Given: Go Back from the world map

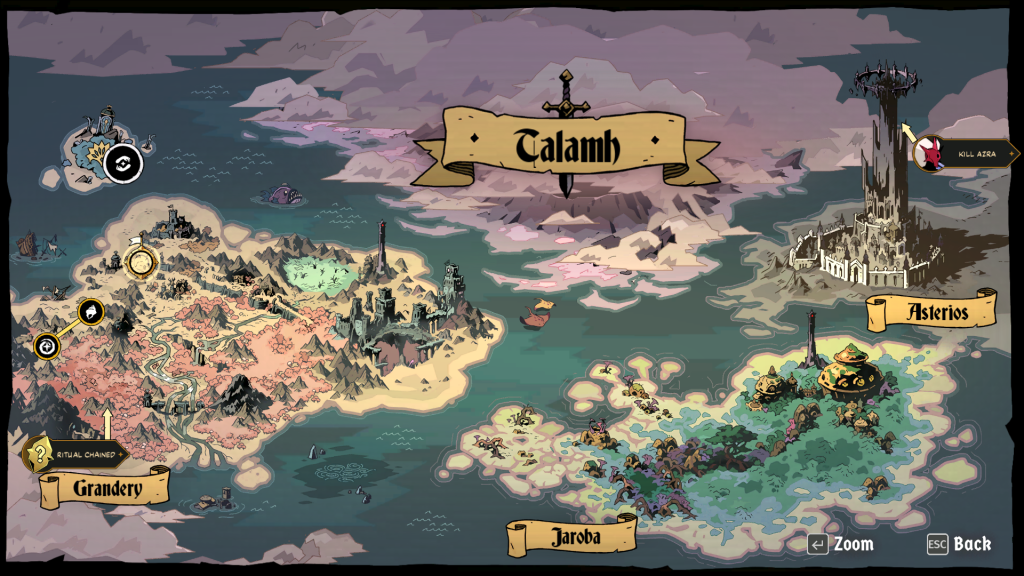Looking at the screenshot, I should (x=959, y=544).
